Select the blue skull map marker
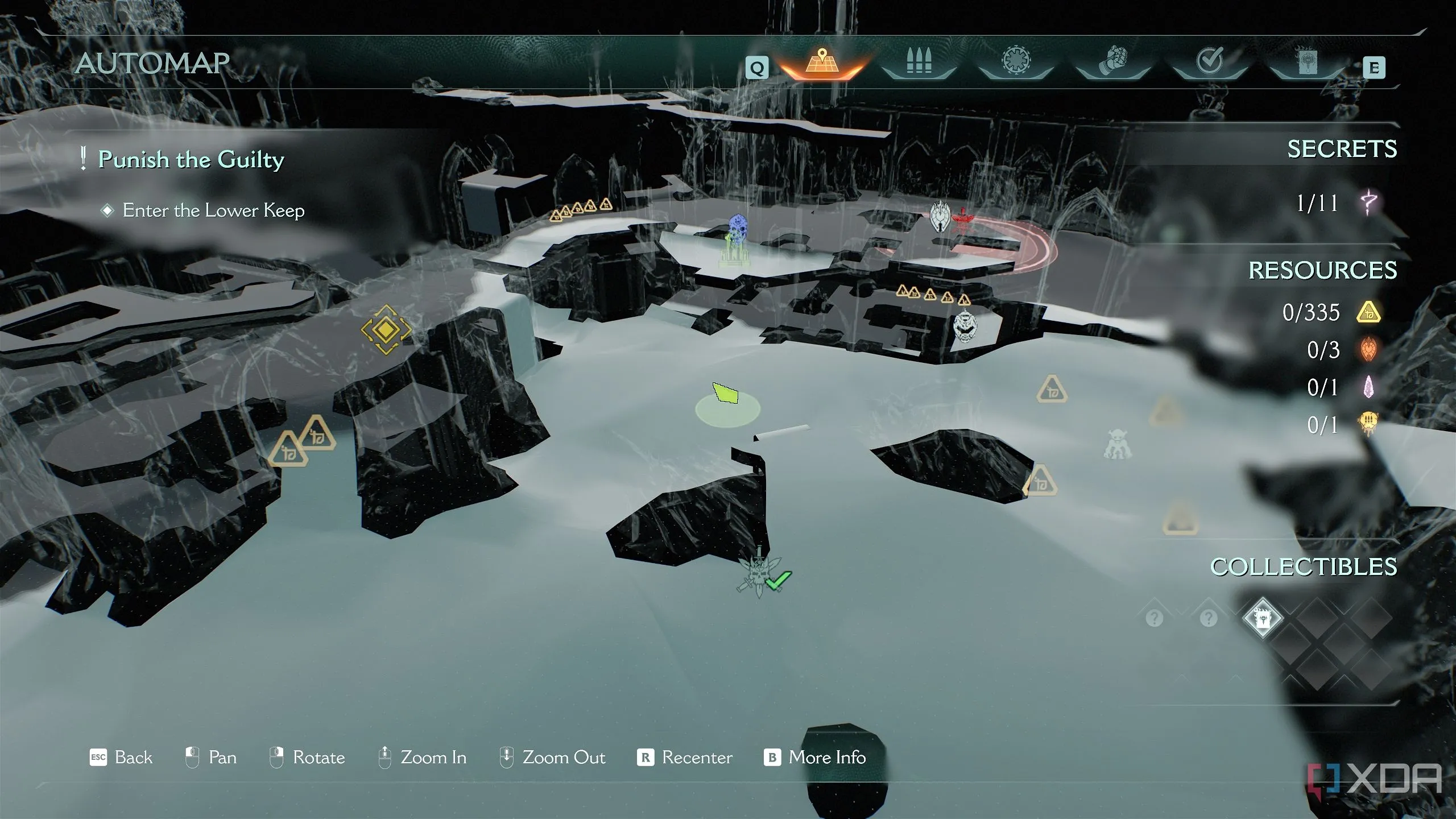The image size is (1456, 819). point(738,229)
